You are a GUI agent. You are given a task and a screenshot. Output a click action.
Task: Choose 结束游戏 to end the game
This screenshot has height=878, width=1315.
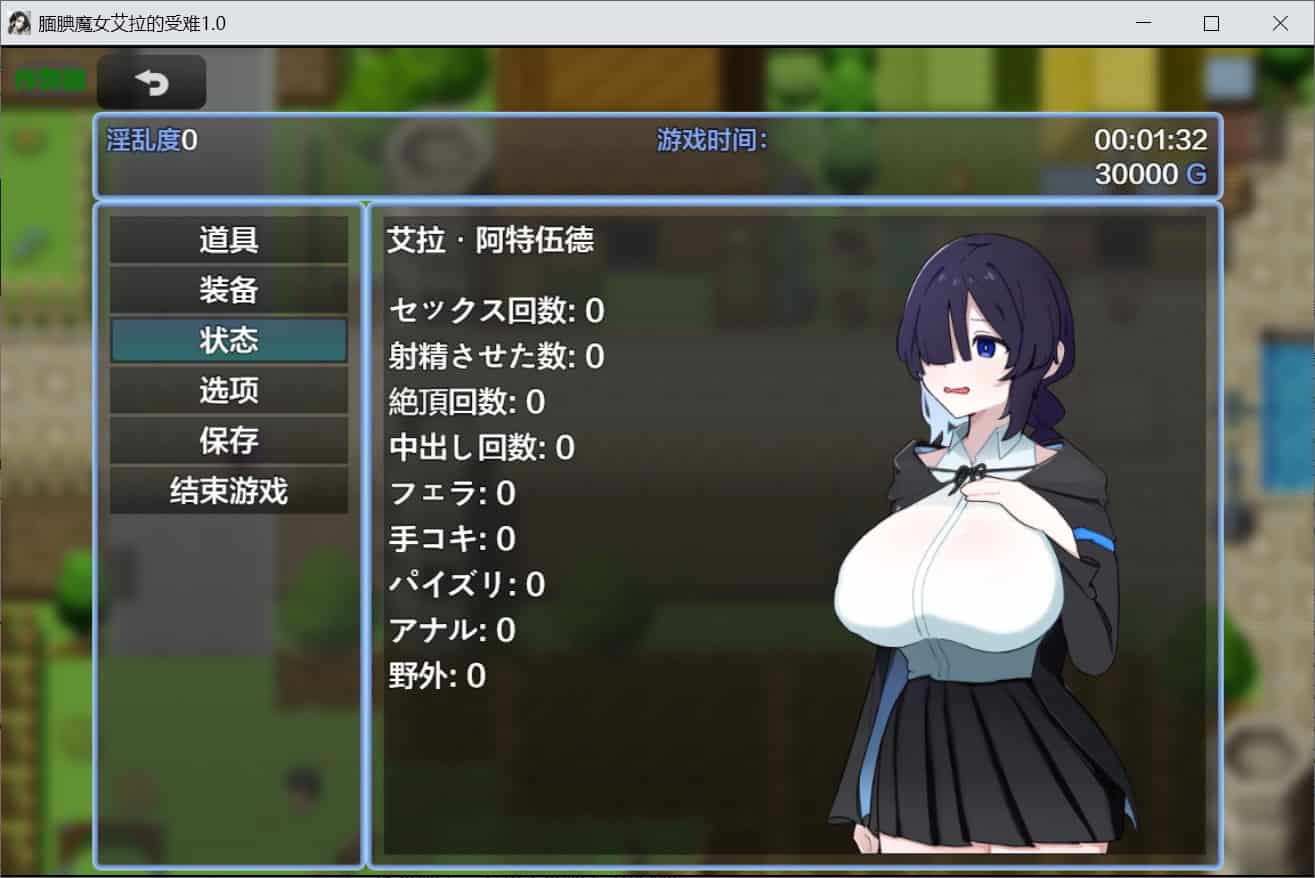tap(229, 491)
